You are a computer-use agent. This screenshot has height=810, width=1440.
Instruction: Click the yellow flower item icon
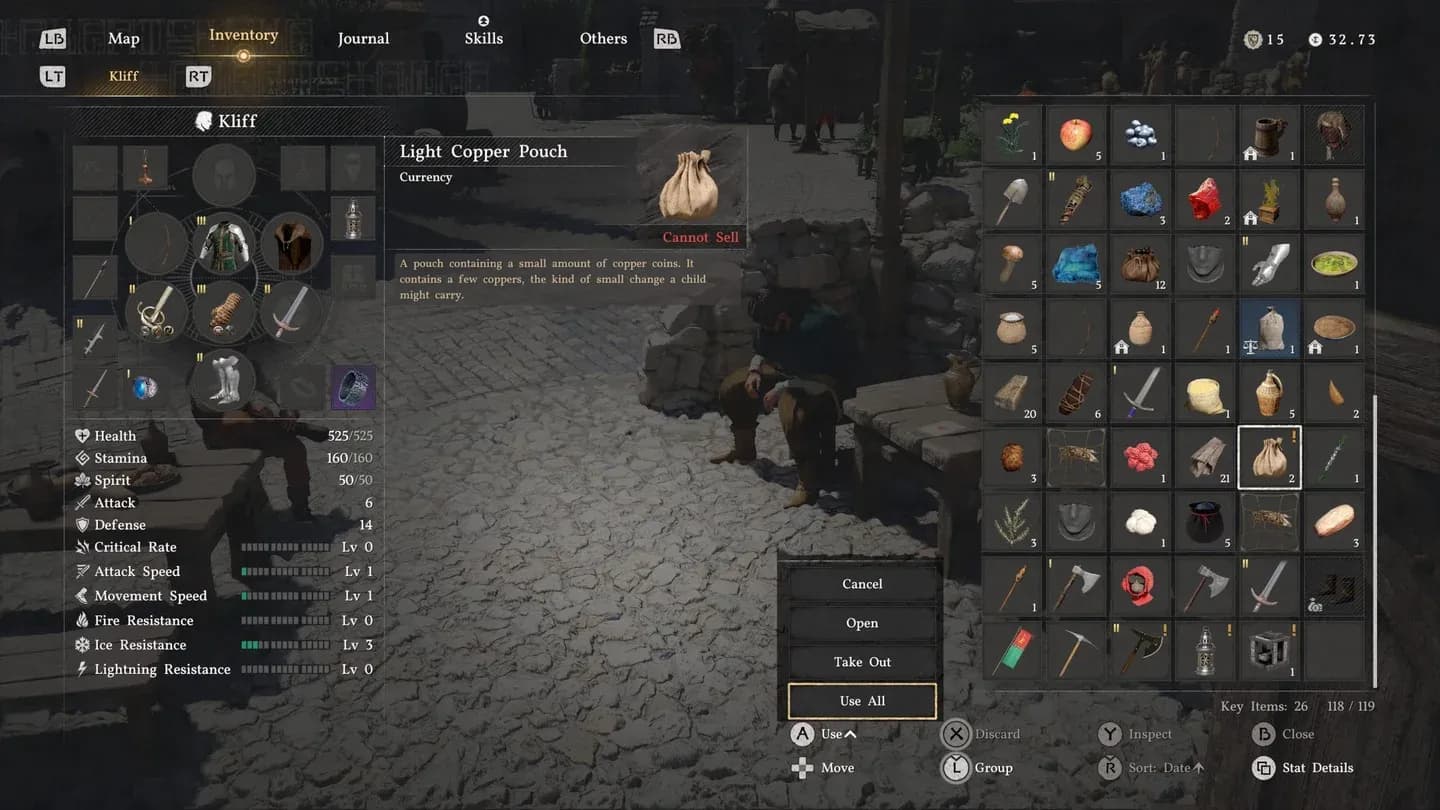pos(1012,135)
